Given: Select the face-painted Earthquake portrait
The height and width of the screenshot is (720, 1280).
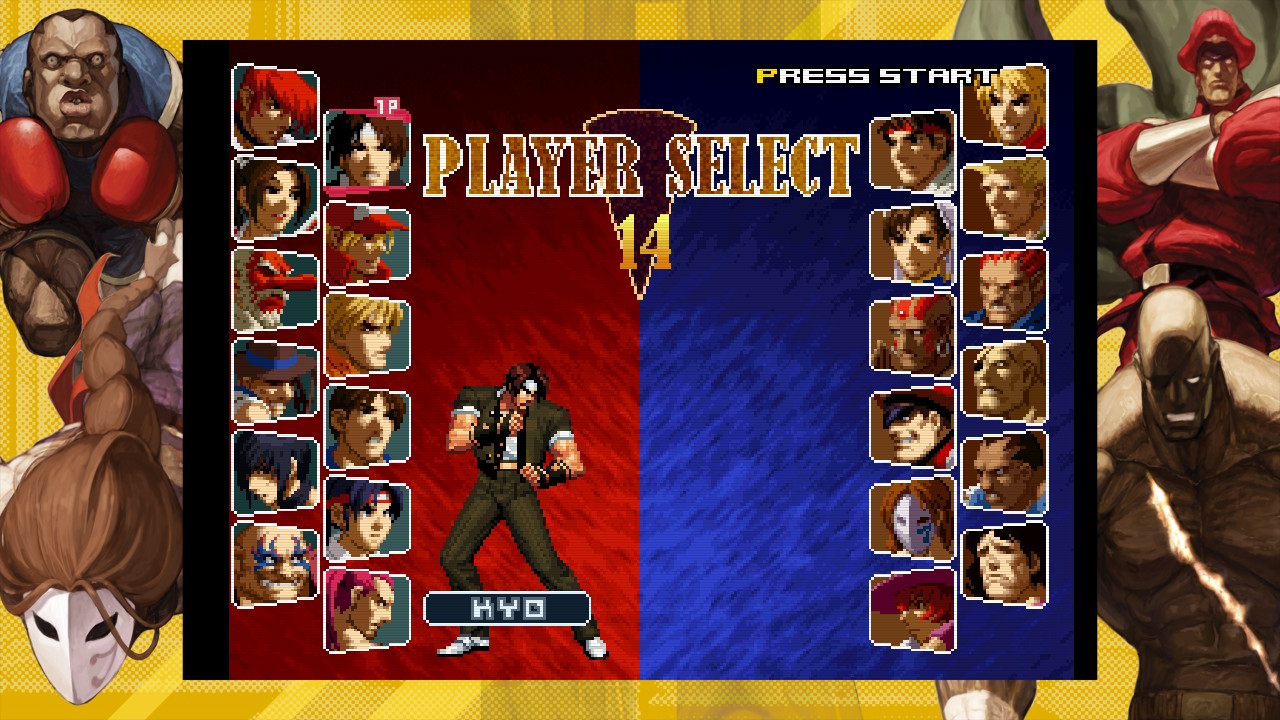Looking at the screenshot, I should [275, 564].
